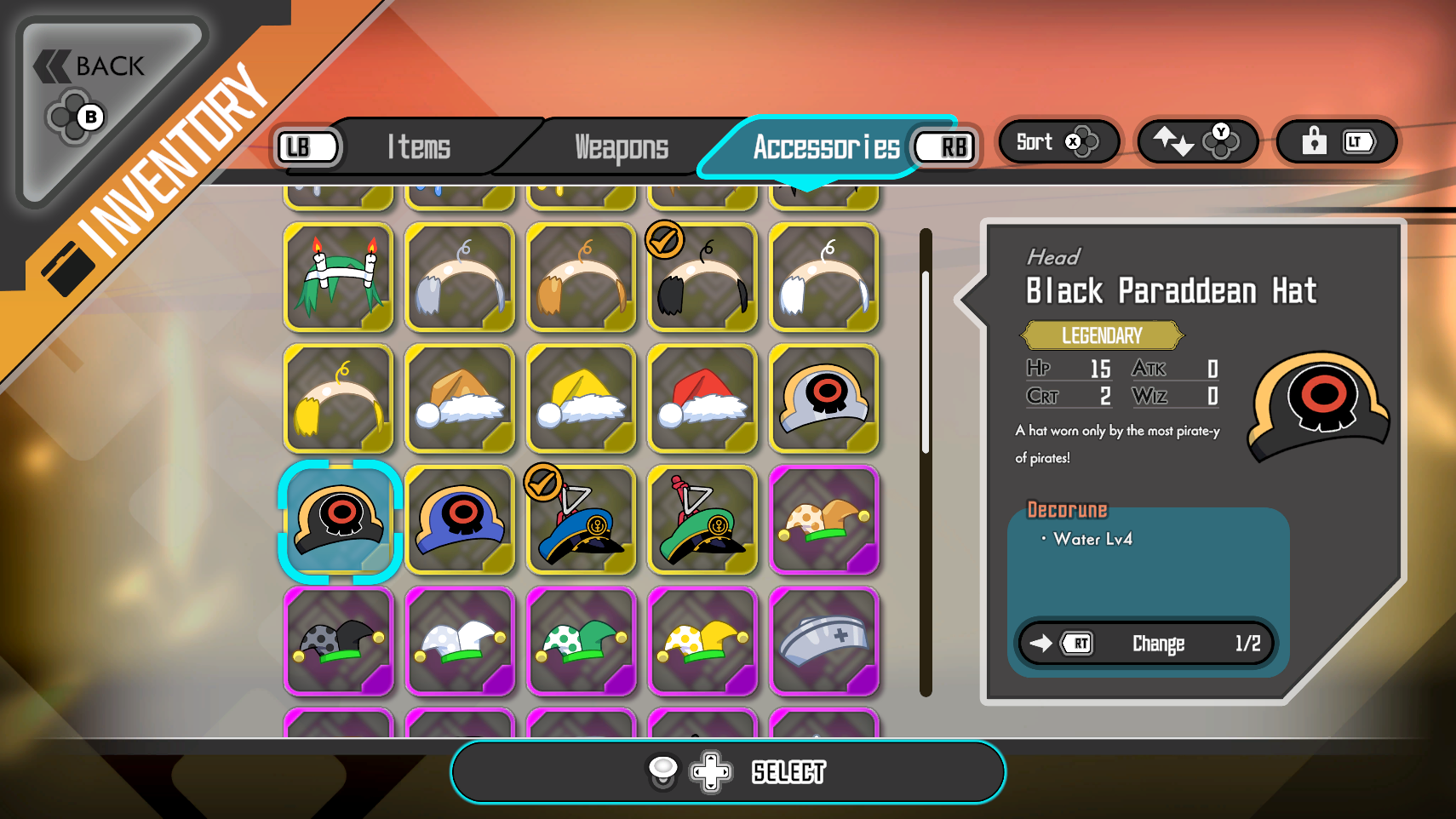The height and width of the screenshot is (819, 1456).
Task: Pick the red Santa hat
Action: 702,398
